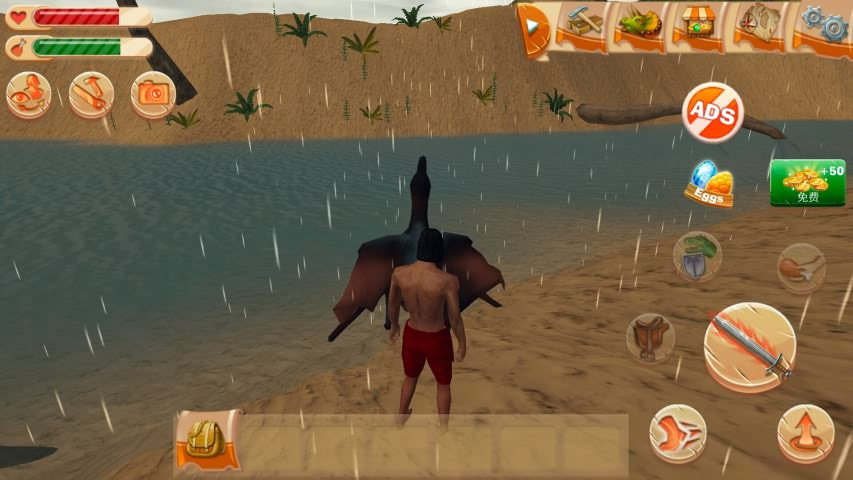Open the Eggs shop
853x480 pixels.
click(x=709, y=183)
